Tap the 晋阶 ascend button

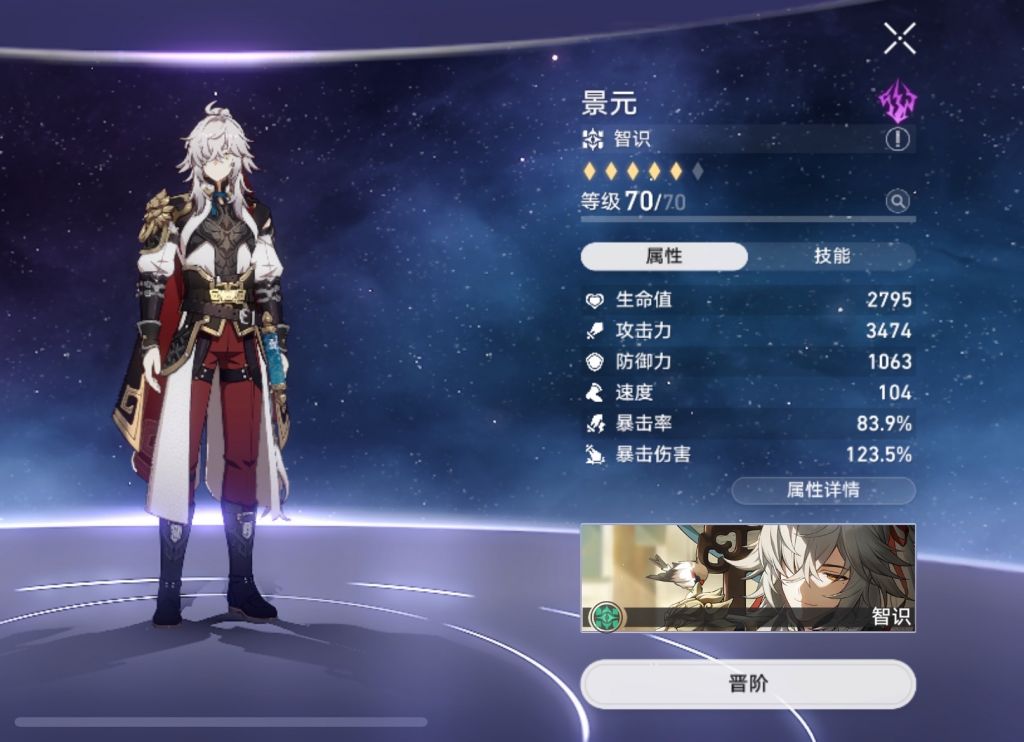[748, 684]
